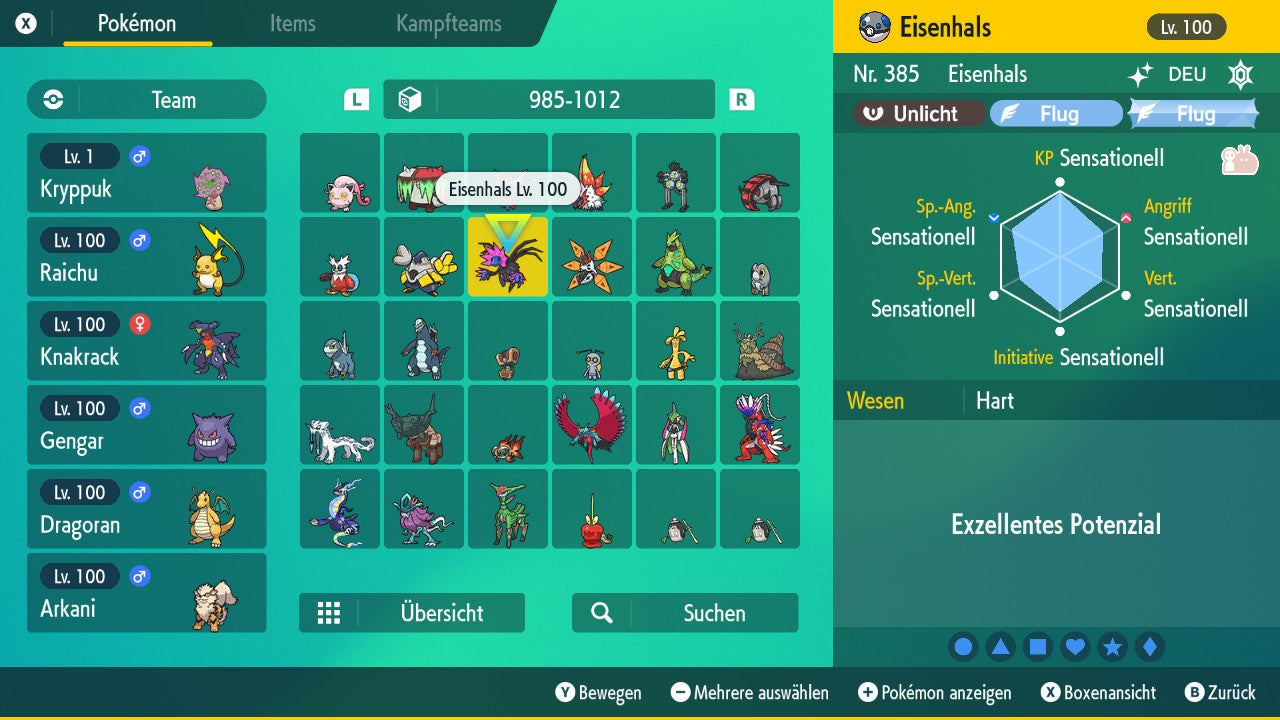Toggle the heart mark on the summary panel
This screenshot has height=720, width=1280.
click(1075, 647)
